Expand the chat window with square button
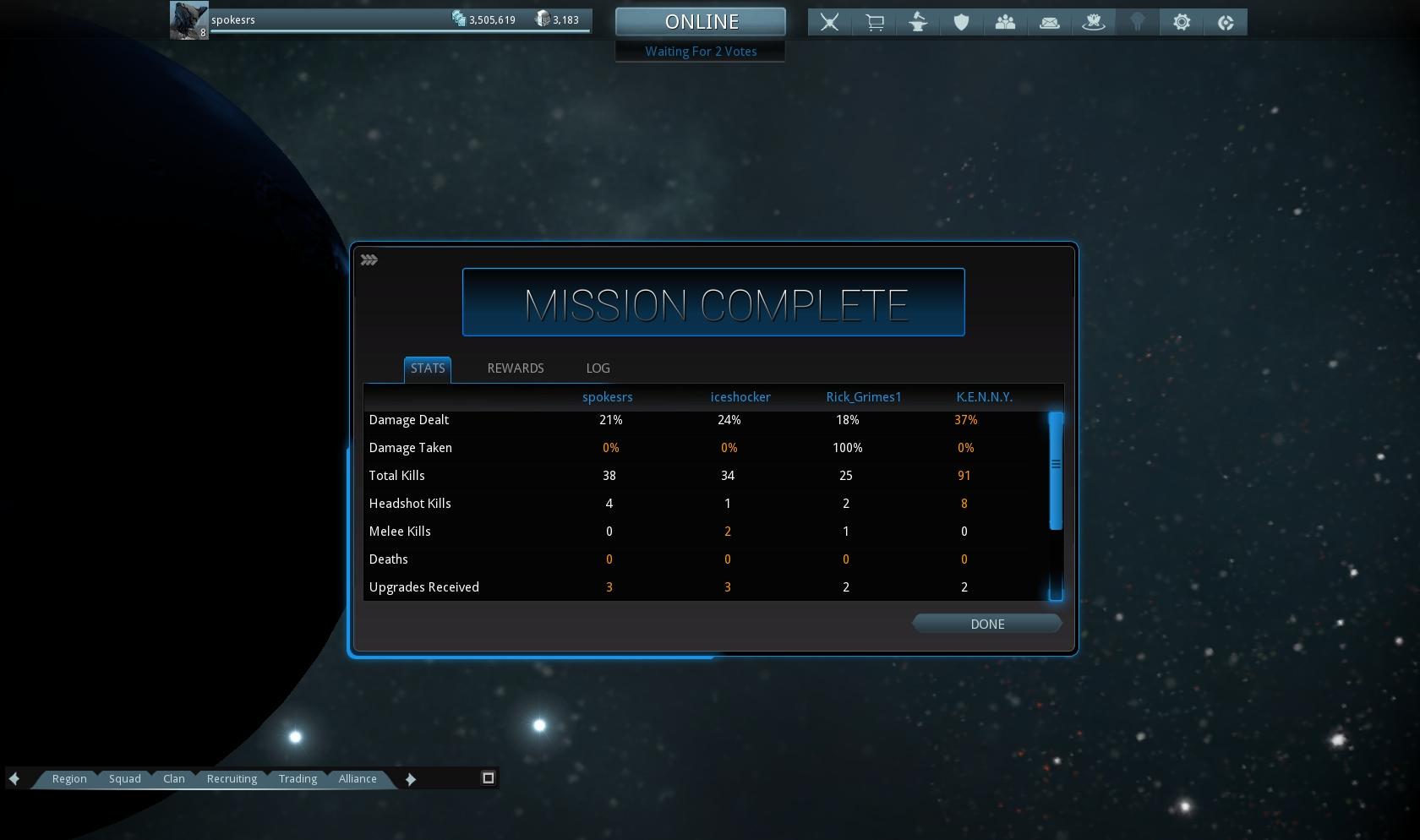The height and width of the screenshot is (840, 1420). coord(488,778)
